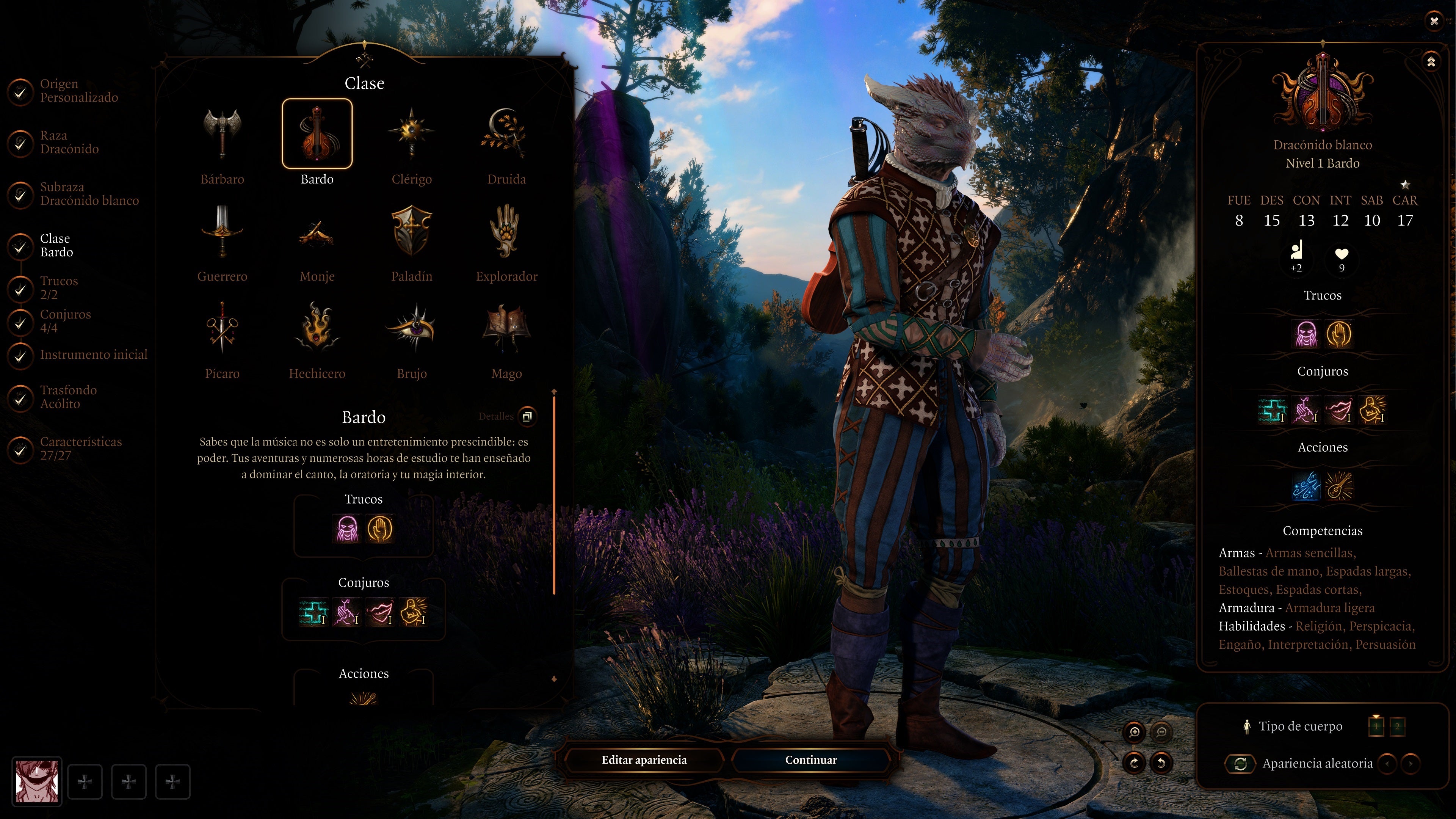Collapse the character summary panel with the double chevron

click(1431, 62)
